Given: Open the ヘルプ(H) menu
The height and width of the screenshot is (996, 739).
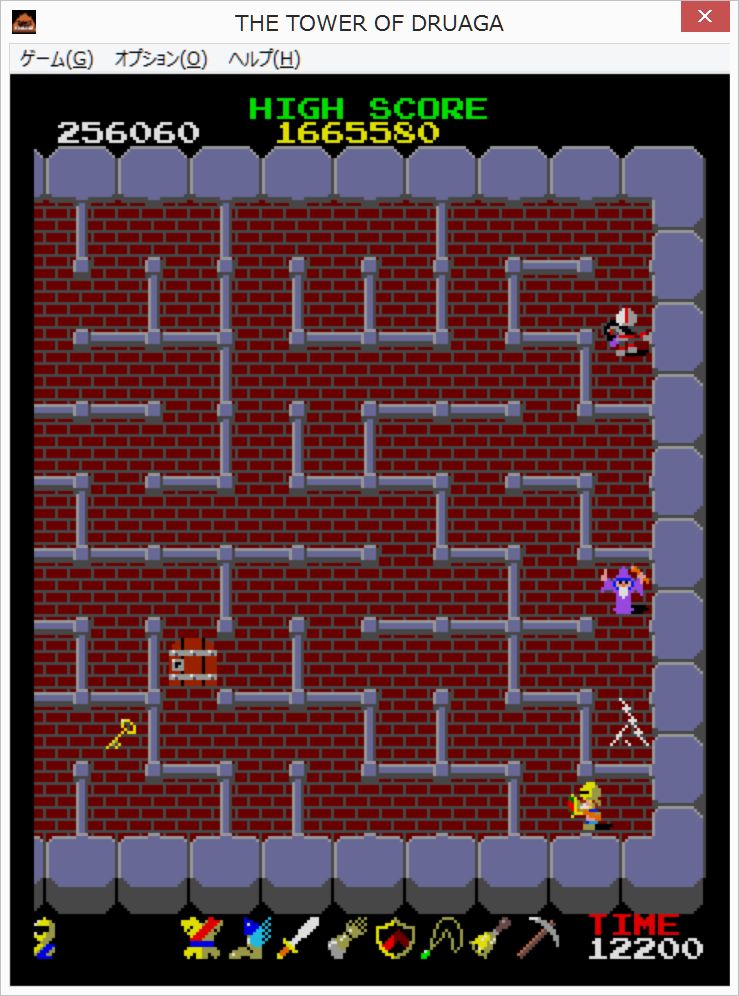Looking at the screenshot, I should 264,59.
